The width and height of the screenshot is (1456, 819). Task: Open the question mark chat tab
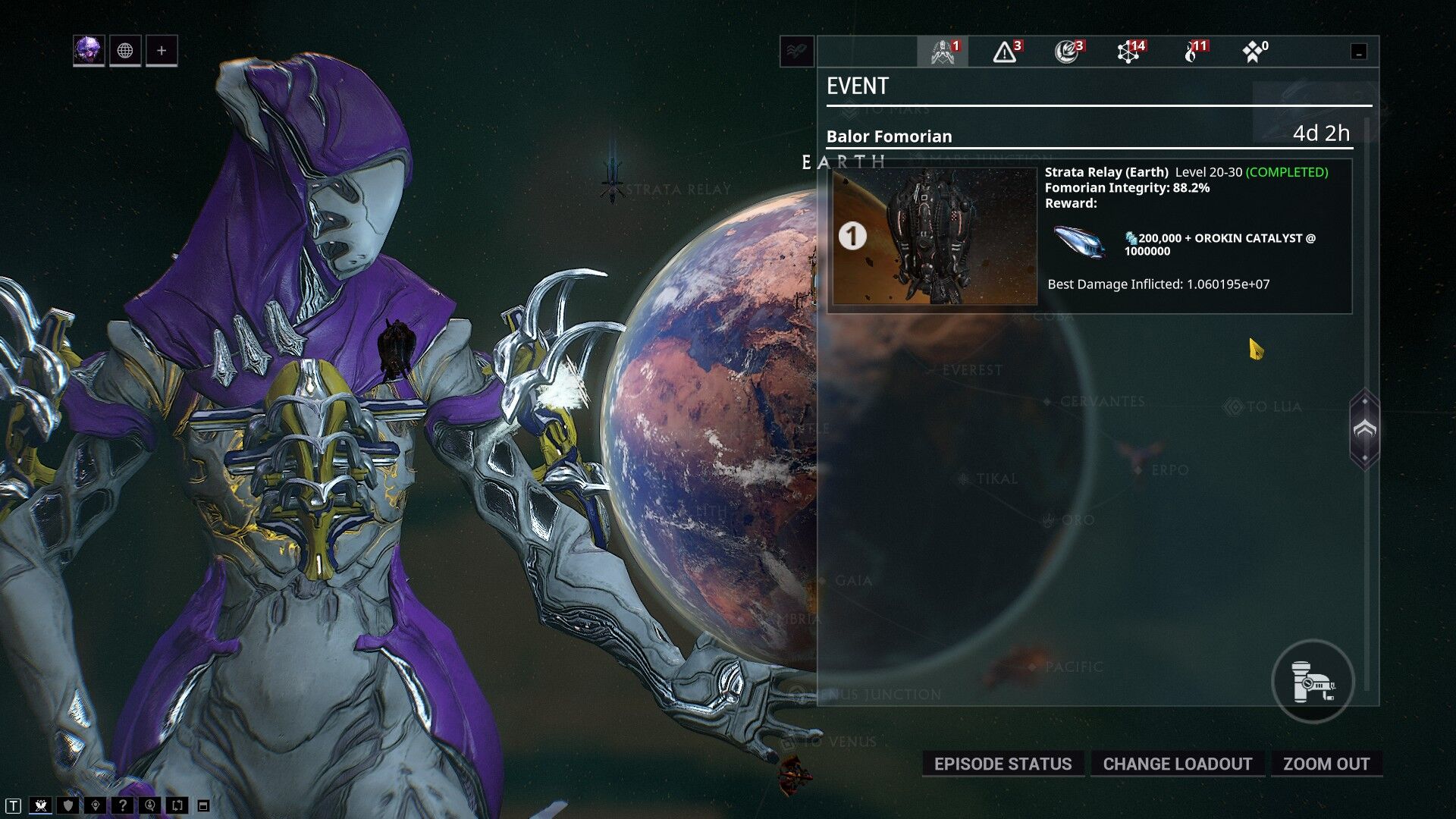(x=123, y=805)
